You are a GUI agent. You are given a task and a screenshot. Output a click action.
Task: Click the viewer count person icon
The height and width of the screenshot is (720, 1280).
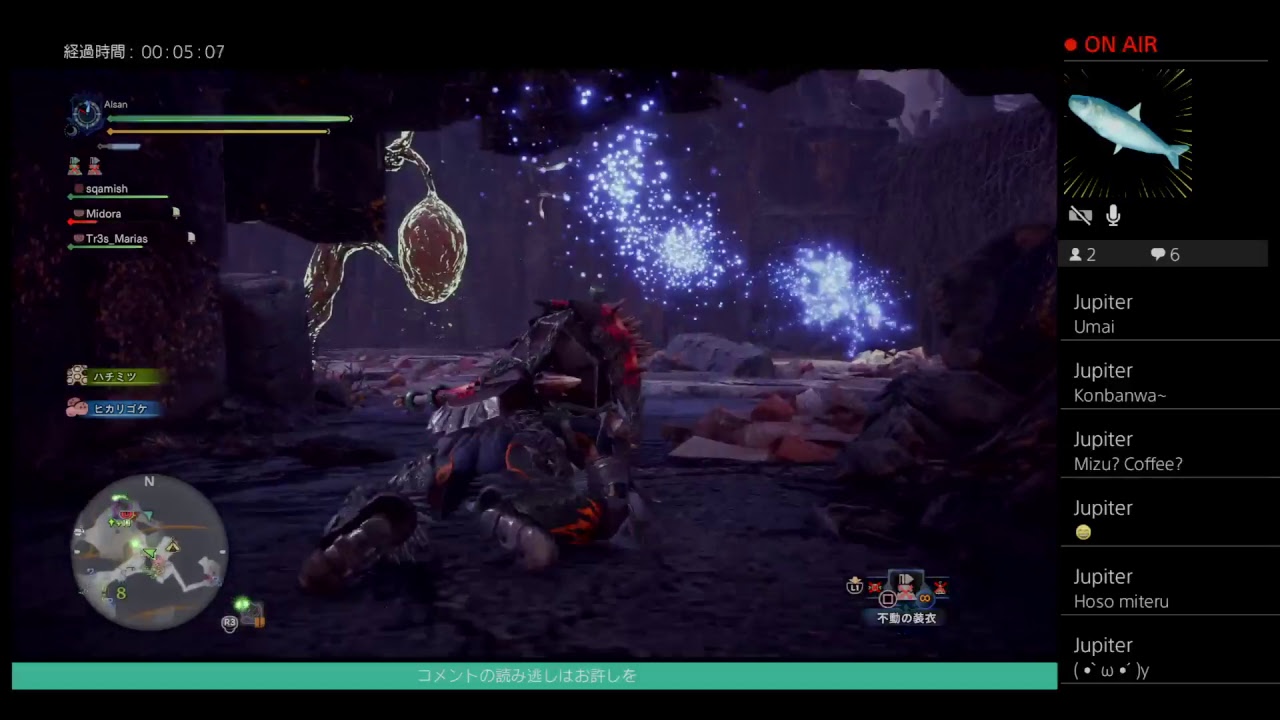(x=1077, y=254)
